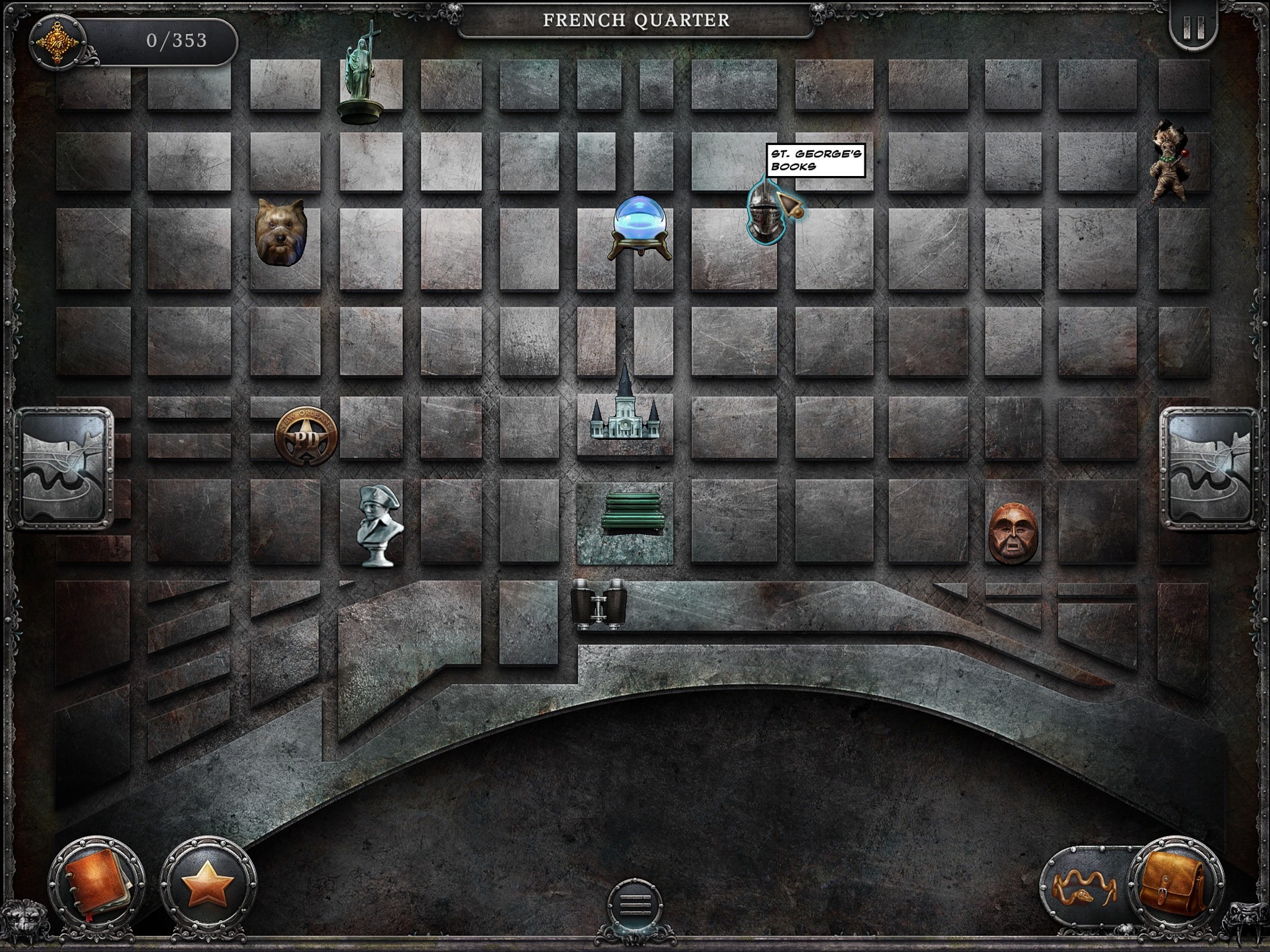Screen dimensions: 1270x952
Task: Choose the green statue with cross
Action: 362,71
